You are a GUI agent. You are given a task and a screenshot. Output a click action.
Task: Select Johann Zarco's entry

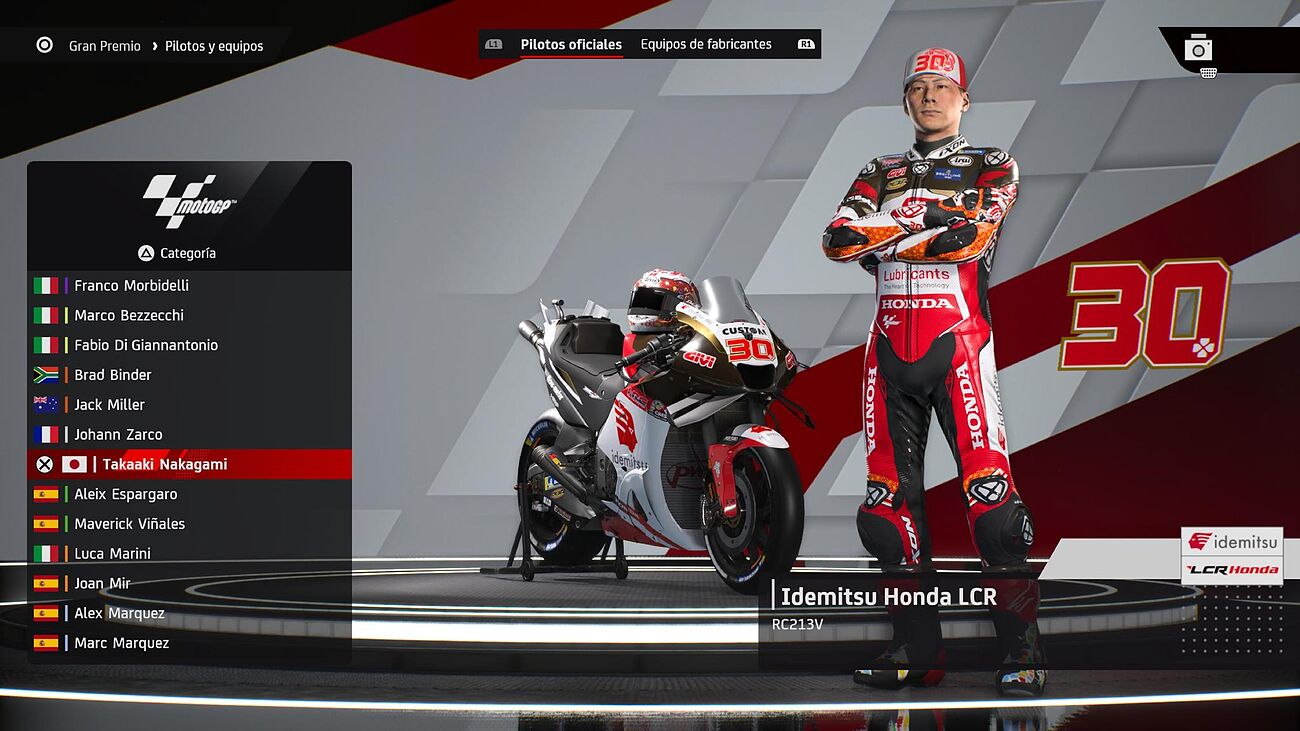pos(118,434)
